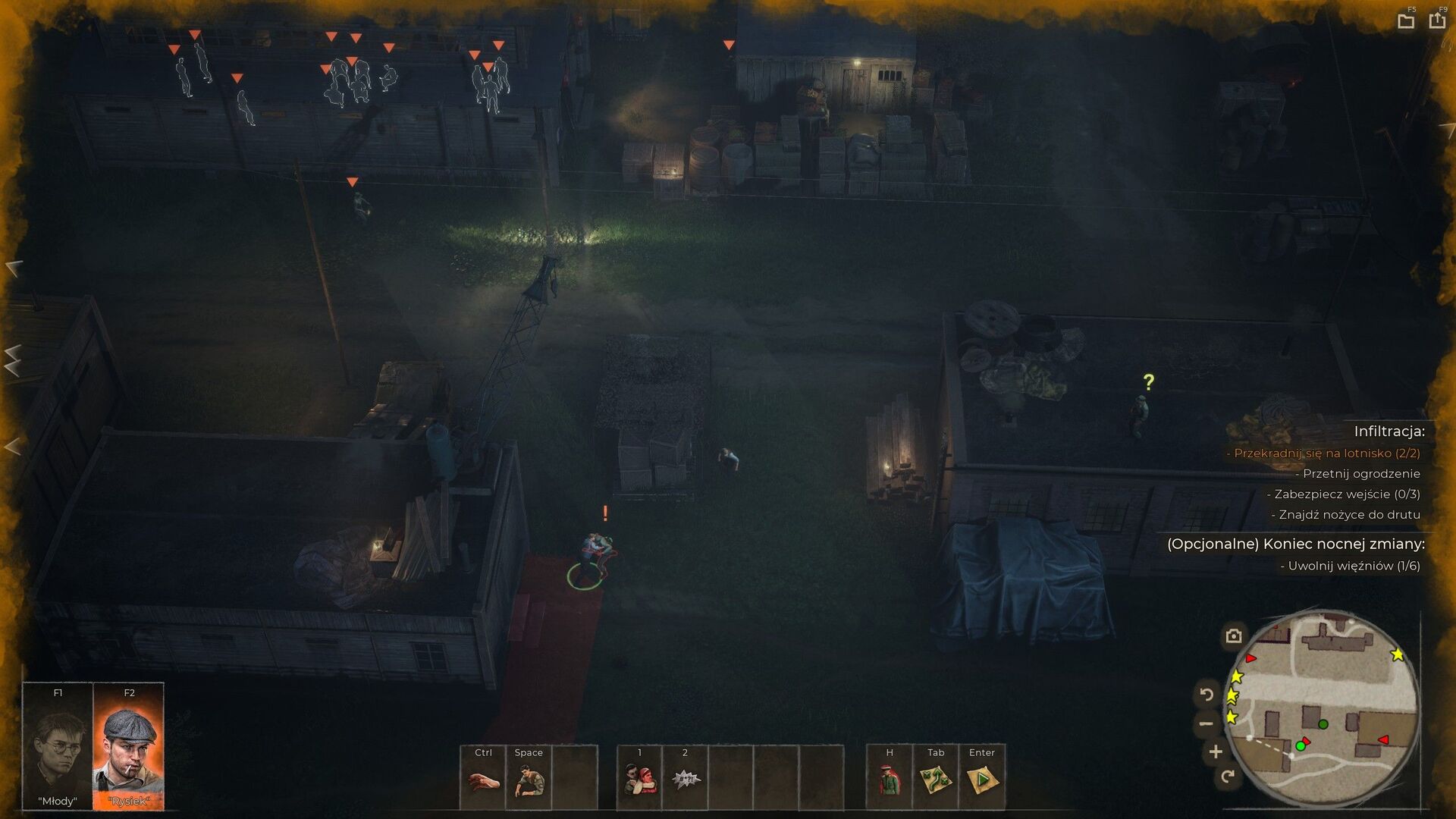Image resolution: width=1456 pixels, height=819 pixels.
Task: Click the circular minimap
Action: [1323, 709]
